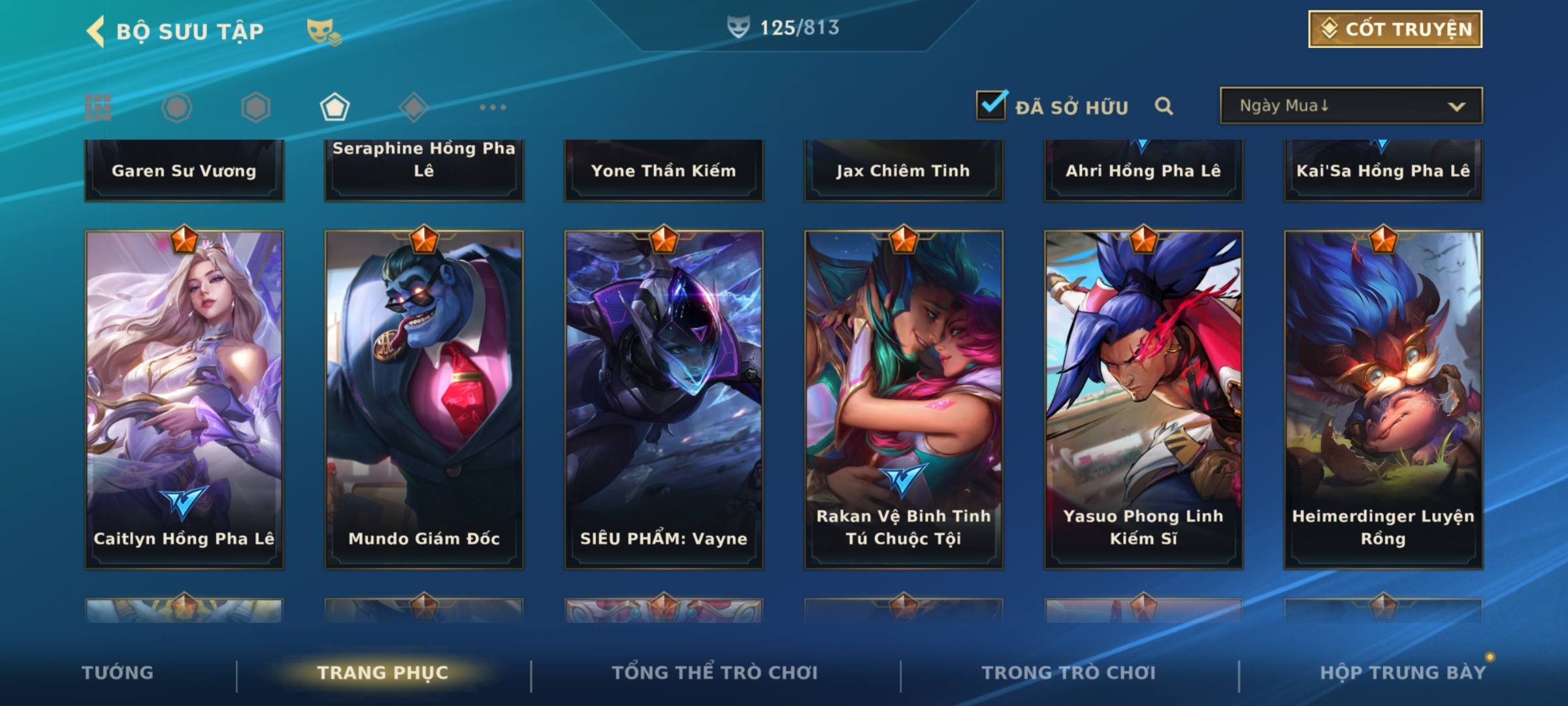Image resolution: width=1568 pixels, height=706 pixels.
Task: Select the all-skins grid filter icon
Action: 98,107
